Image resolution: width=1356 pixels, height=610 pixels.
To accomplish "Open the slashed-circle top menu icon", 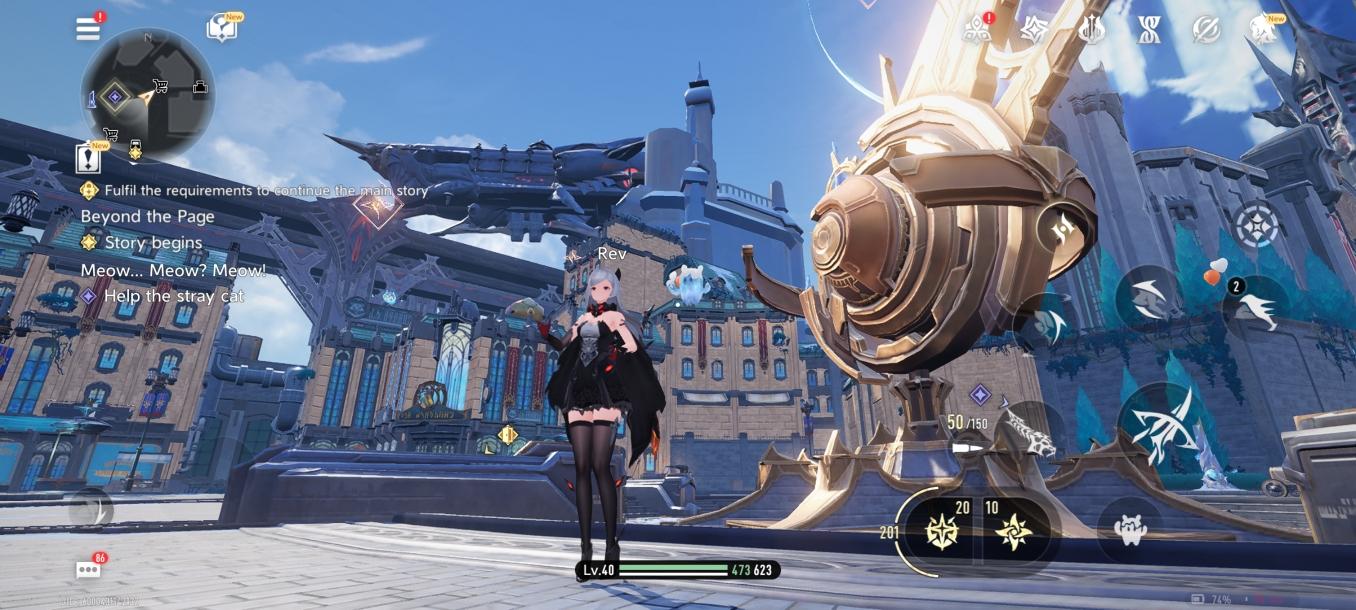I will [1207, 30].
